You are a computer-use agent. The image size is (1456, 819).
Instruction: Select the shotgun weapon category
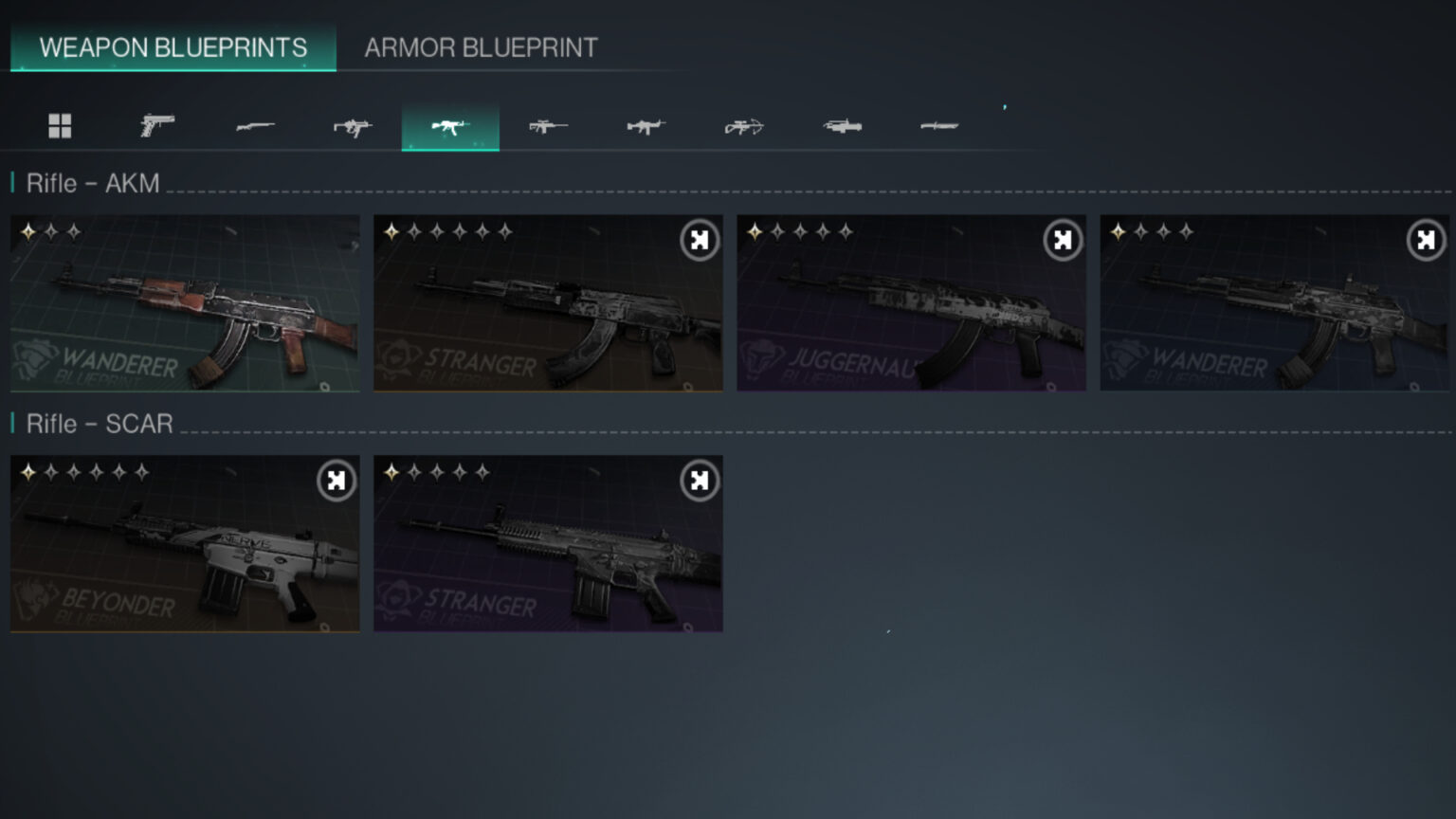[255, 125]
